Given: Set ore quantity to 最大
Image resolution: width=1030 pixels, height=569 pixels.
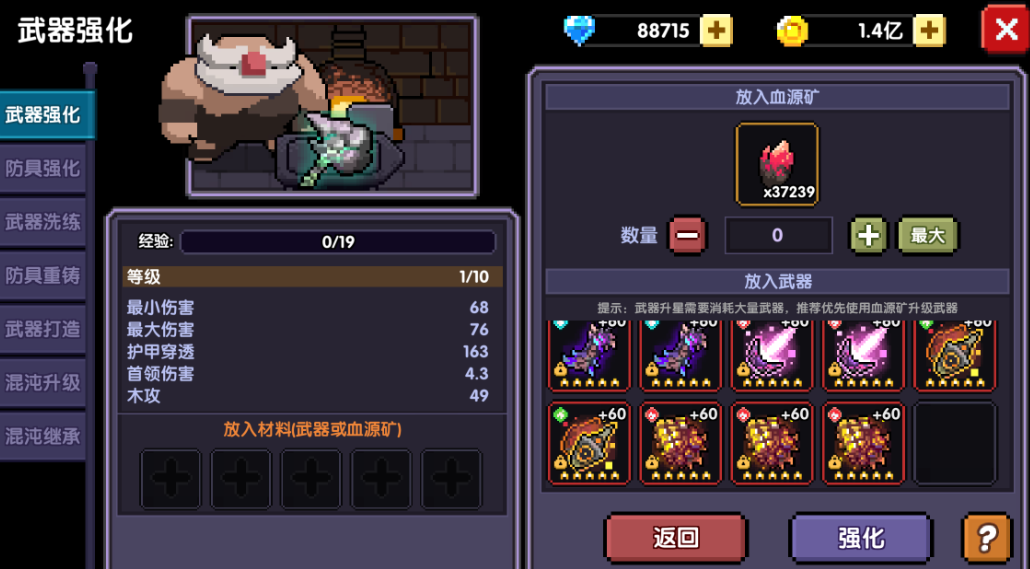Looking at the screenshot, I should click(x=927, y=236).
